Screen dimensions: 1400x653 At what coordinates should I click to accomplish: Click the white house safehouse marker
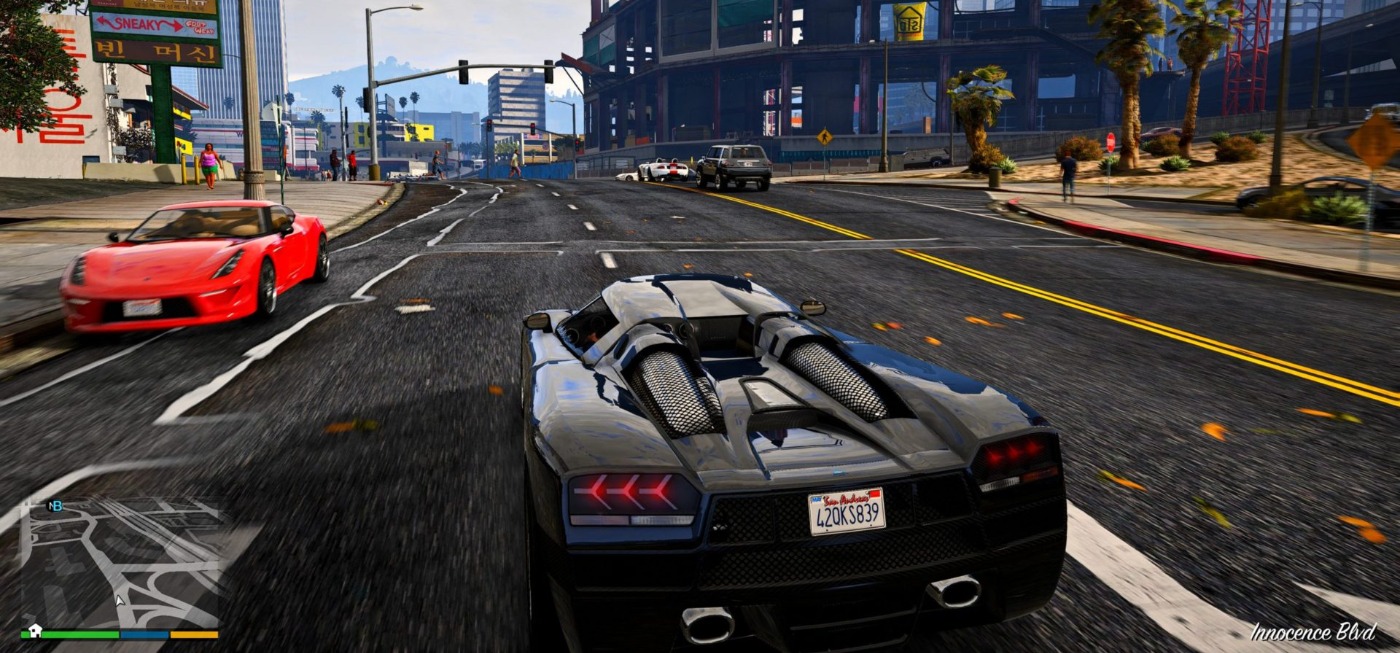coord(35,631)
